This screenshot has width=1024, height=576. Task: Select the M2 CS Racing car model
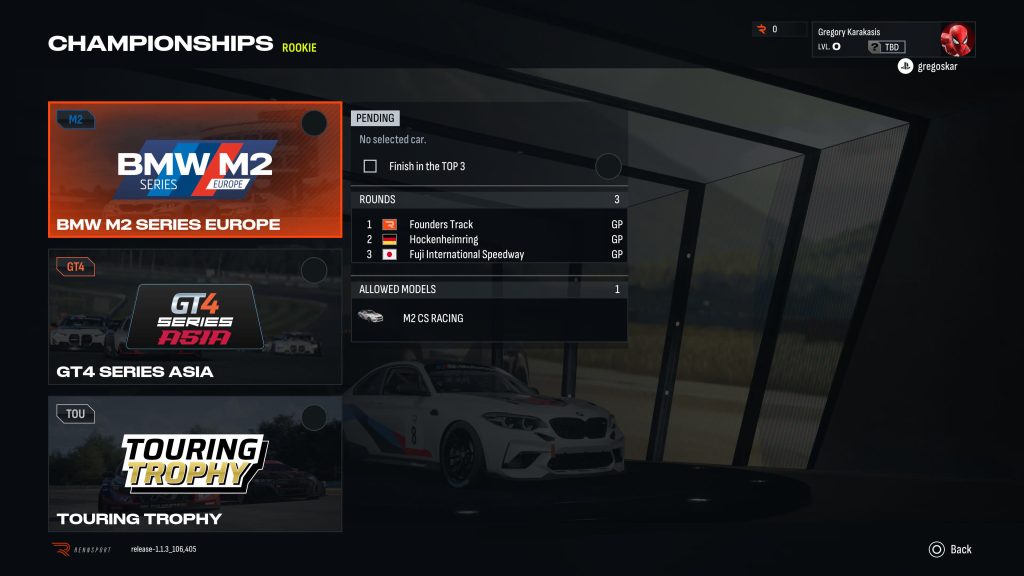coord(489,318)
